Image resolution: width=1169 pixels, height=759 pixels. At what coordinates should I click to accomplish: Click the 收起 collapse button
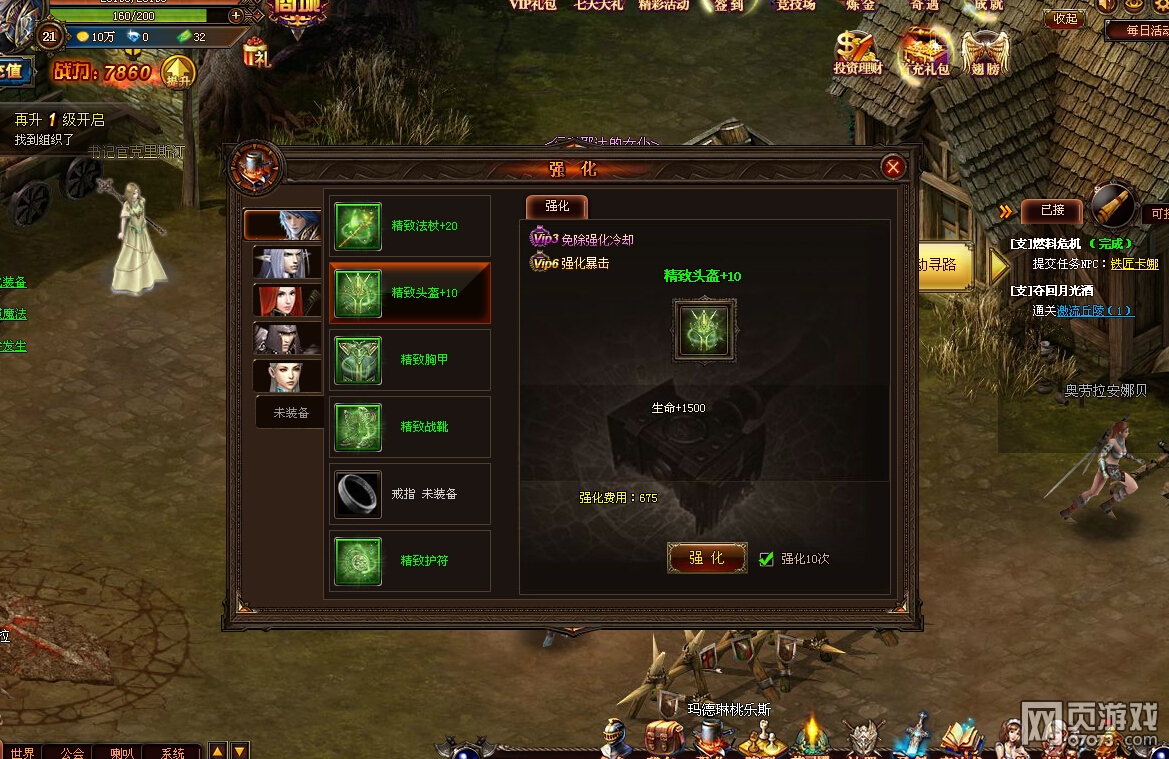(x=1065, y=18)
